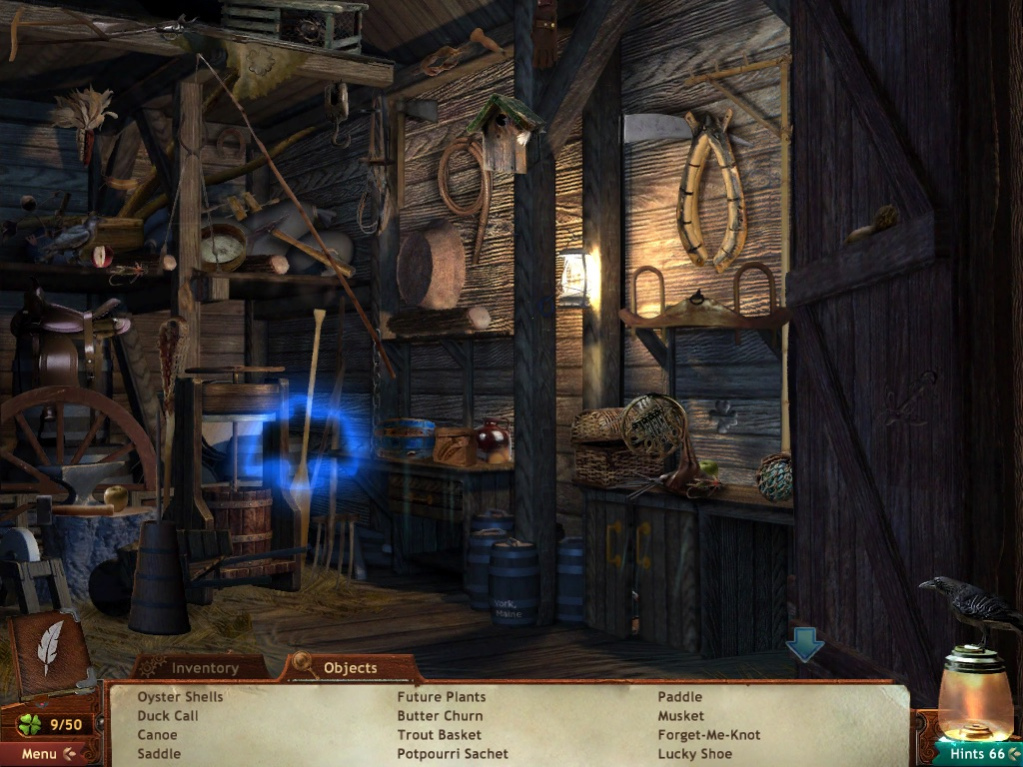Click Potpourri Sachet list entry

(452, 754)
